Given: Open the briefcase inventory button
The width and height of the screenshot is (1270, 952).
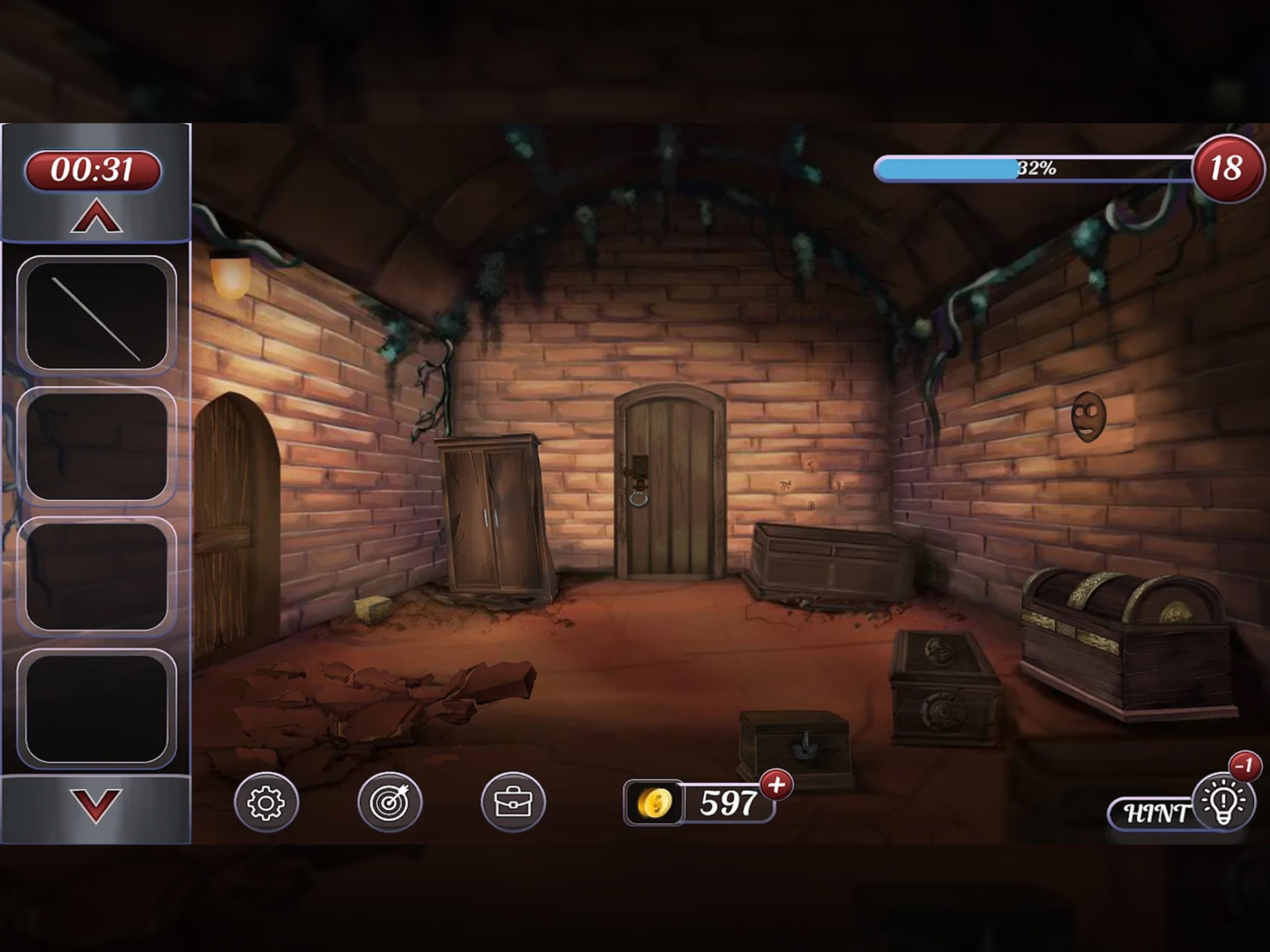Looking at the screenshot, I should point(513,802).
